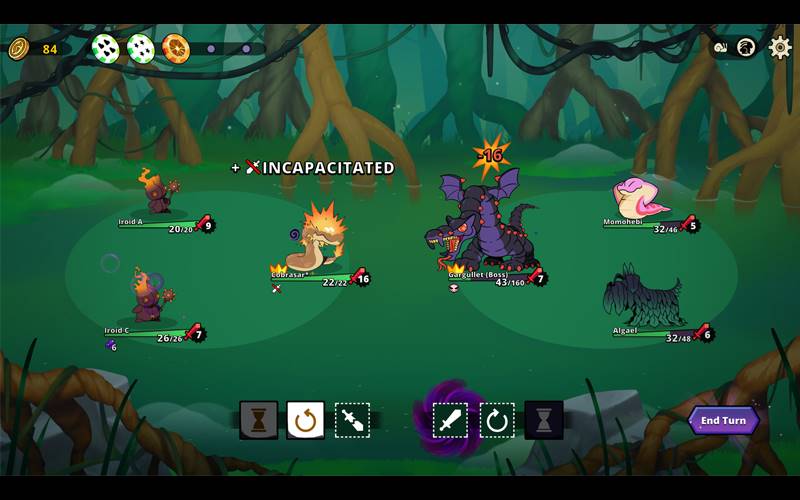This screenshot has width=800, height=500.
Task: Click the orange chip token
Action: click(x=176, y=48)
